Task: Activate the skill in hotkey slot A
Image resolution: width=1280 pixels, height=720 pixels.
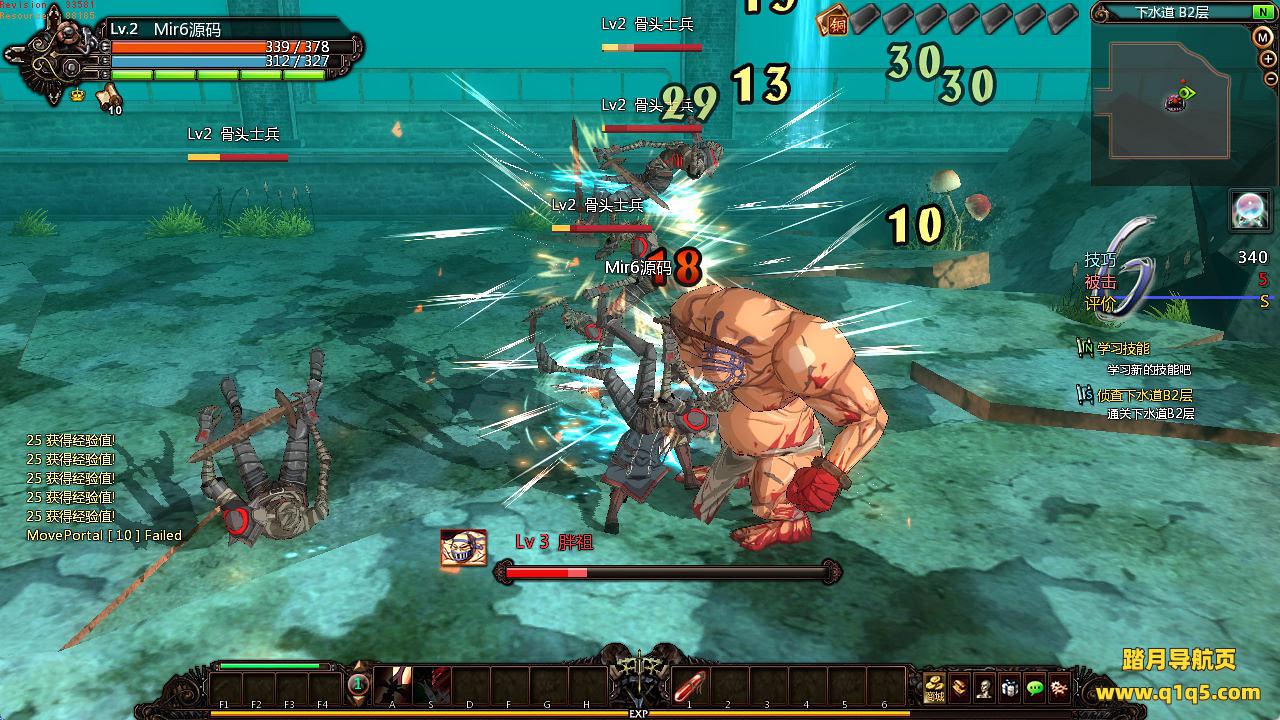Action: [x=393, y=685]
